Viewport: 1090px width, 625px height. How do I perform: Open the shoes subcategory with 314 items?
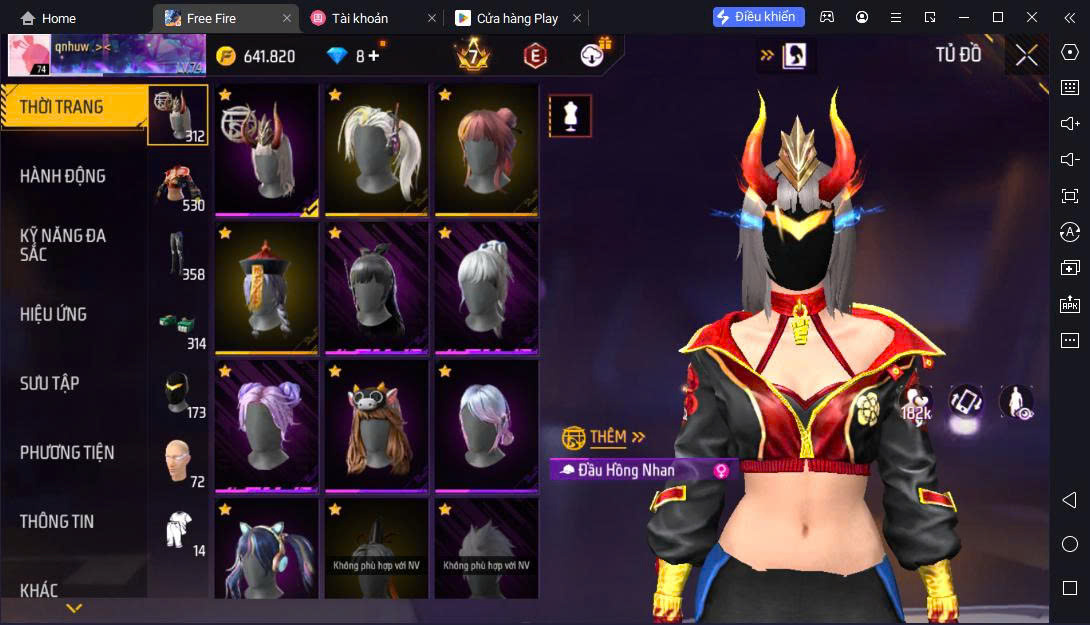coord(178,324)
